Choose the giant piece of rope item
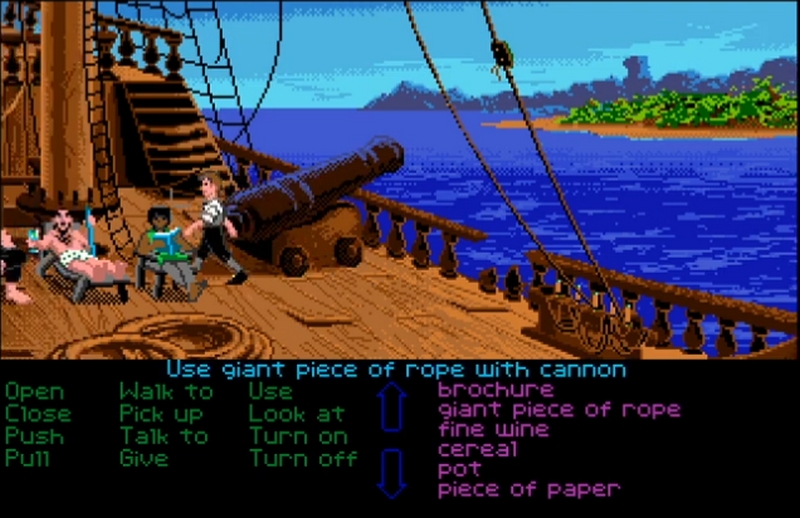This screenshot has width=800, height=518. (x=559, y=409)
